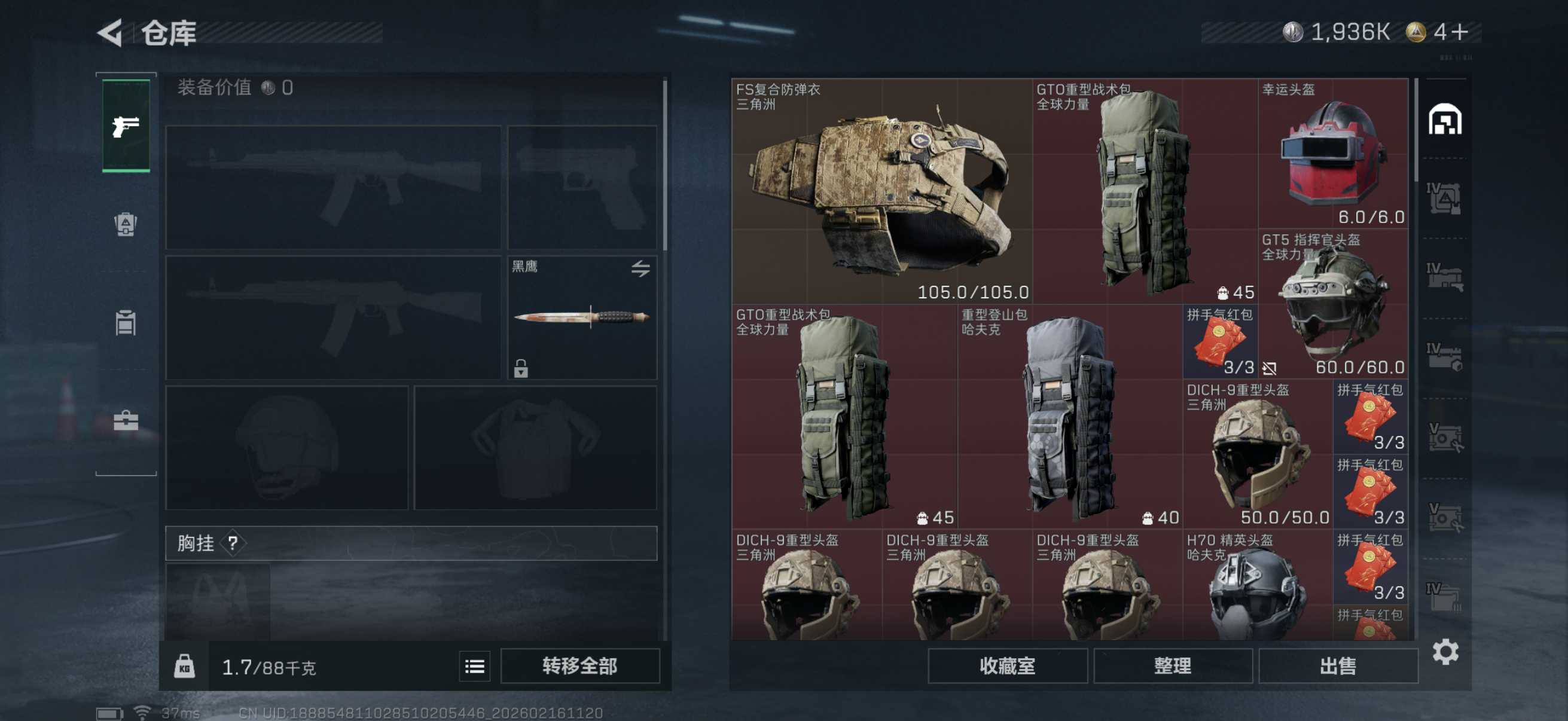Choose the GT5 指挥官头盔 item
1568x721 pixels.
click(x=1333, y=304)
